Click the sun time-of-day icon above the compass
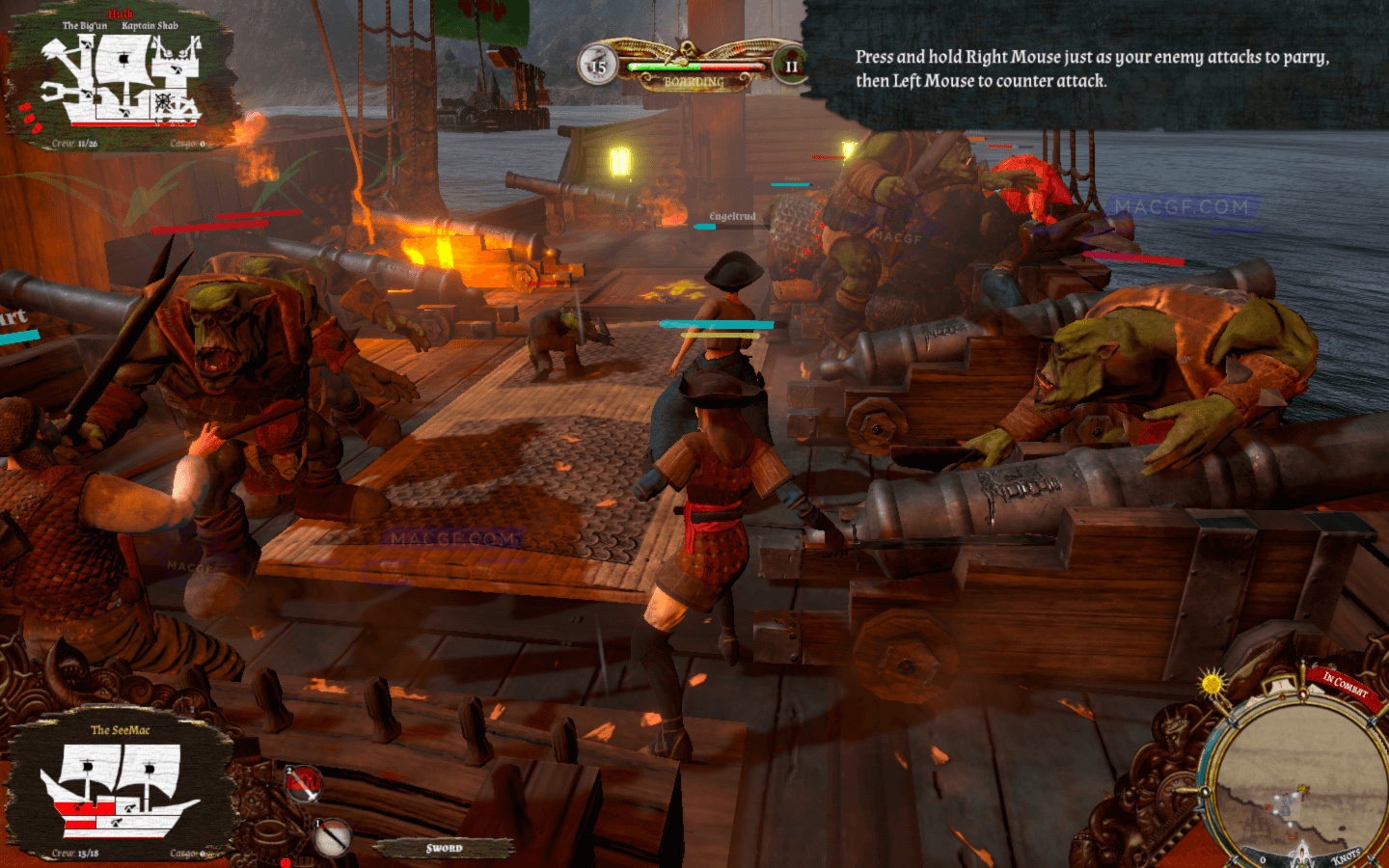The image size is (1389, 868). click(x=1211, y=684)
